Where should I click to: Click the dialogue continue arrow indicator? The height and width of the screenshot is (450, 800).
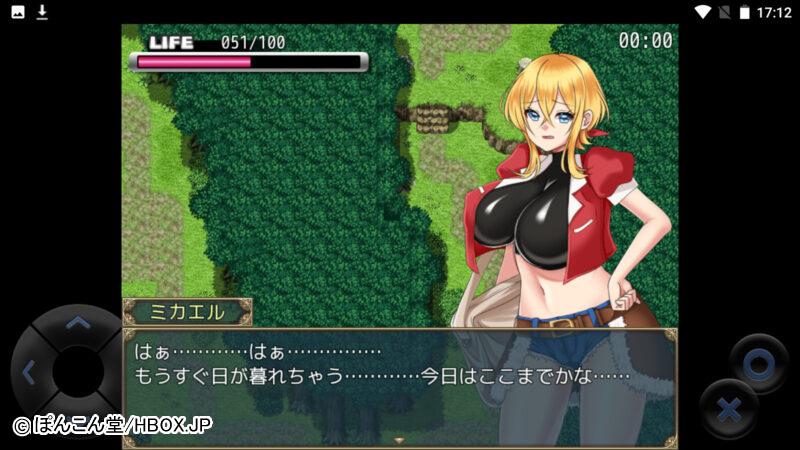(x=399, y=440)
